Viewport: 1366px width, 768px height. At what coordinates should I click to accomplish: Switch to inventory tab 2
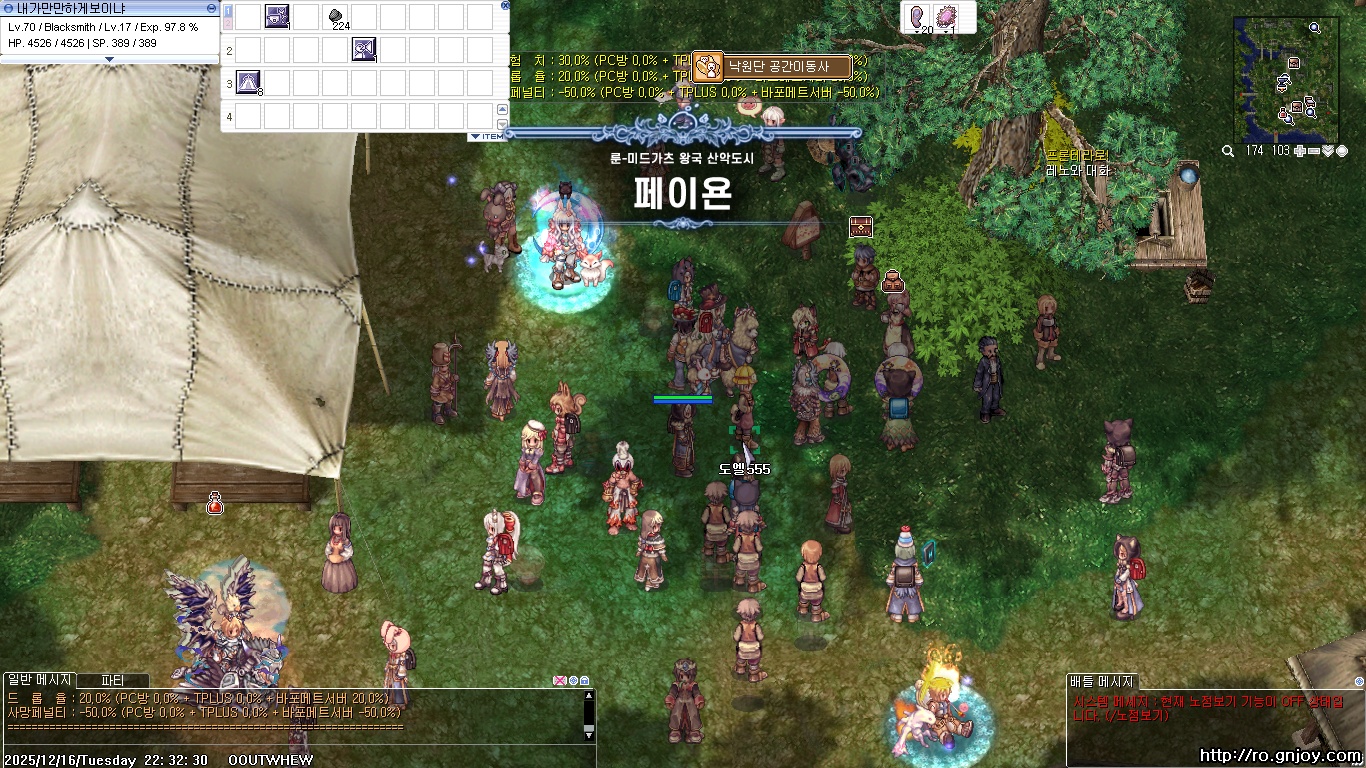pyautogui.click(x=228, y=22)
